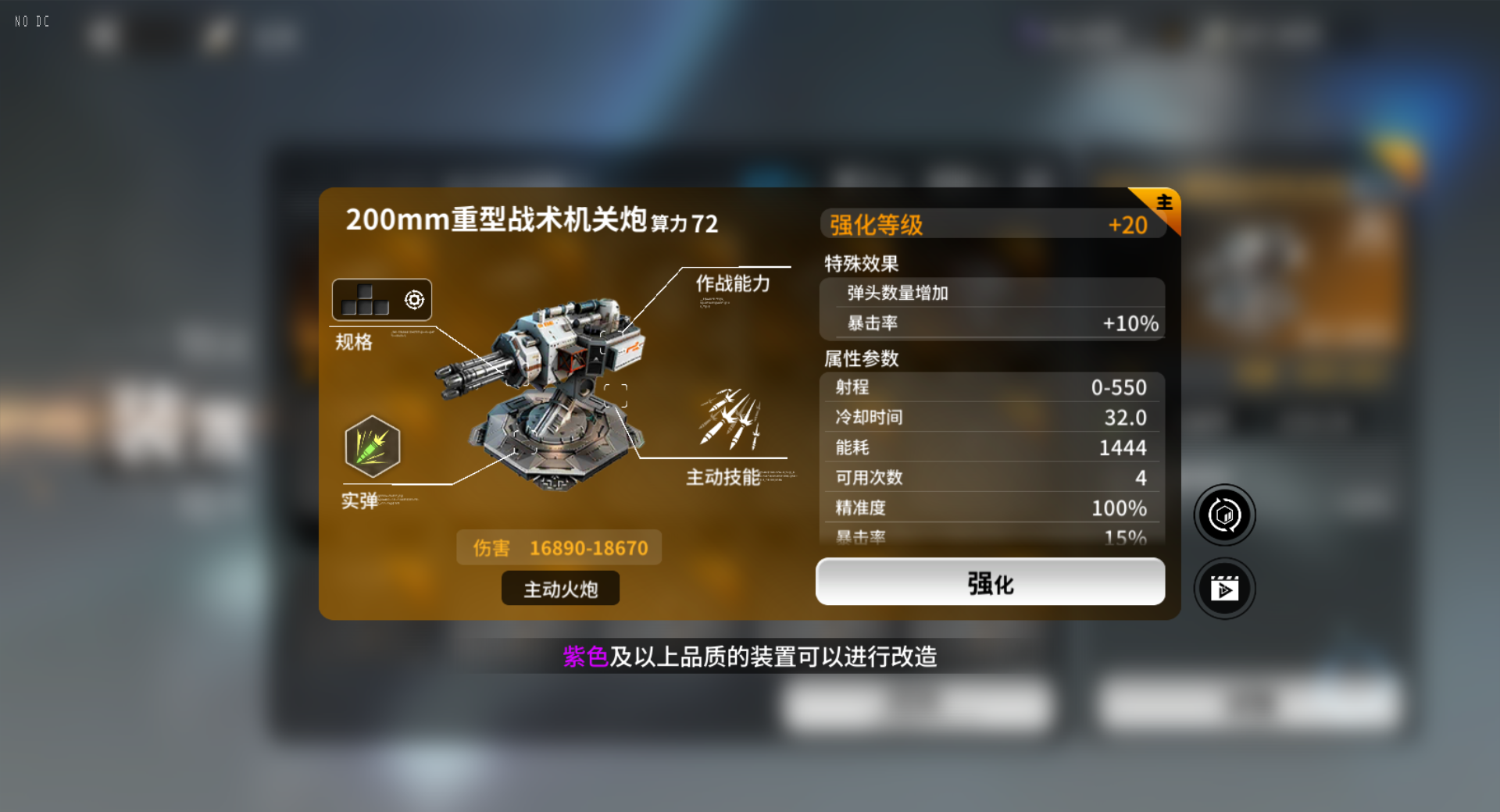Select the 射程 range attribute row
Viewport: 1500px width, 812px height.
[990, 387]
